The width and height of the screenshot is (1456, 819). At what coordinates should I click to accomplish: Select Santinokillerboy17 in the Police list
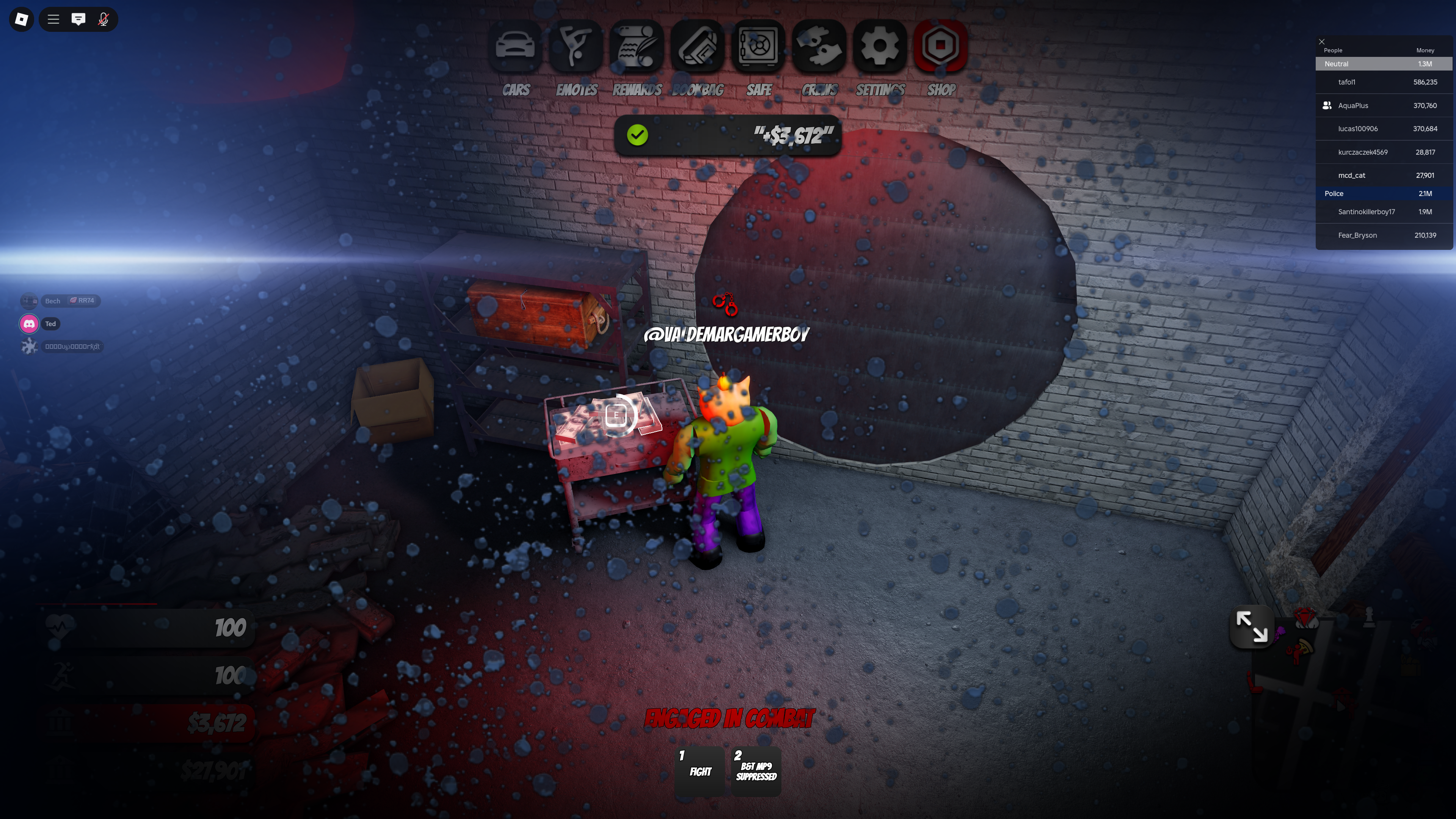point(1366,212)
